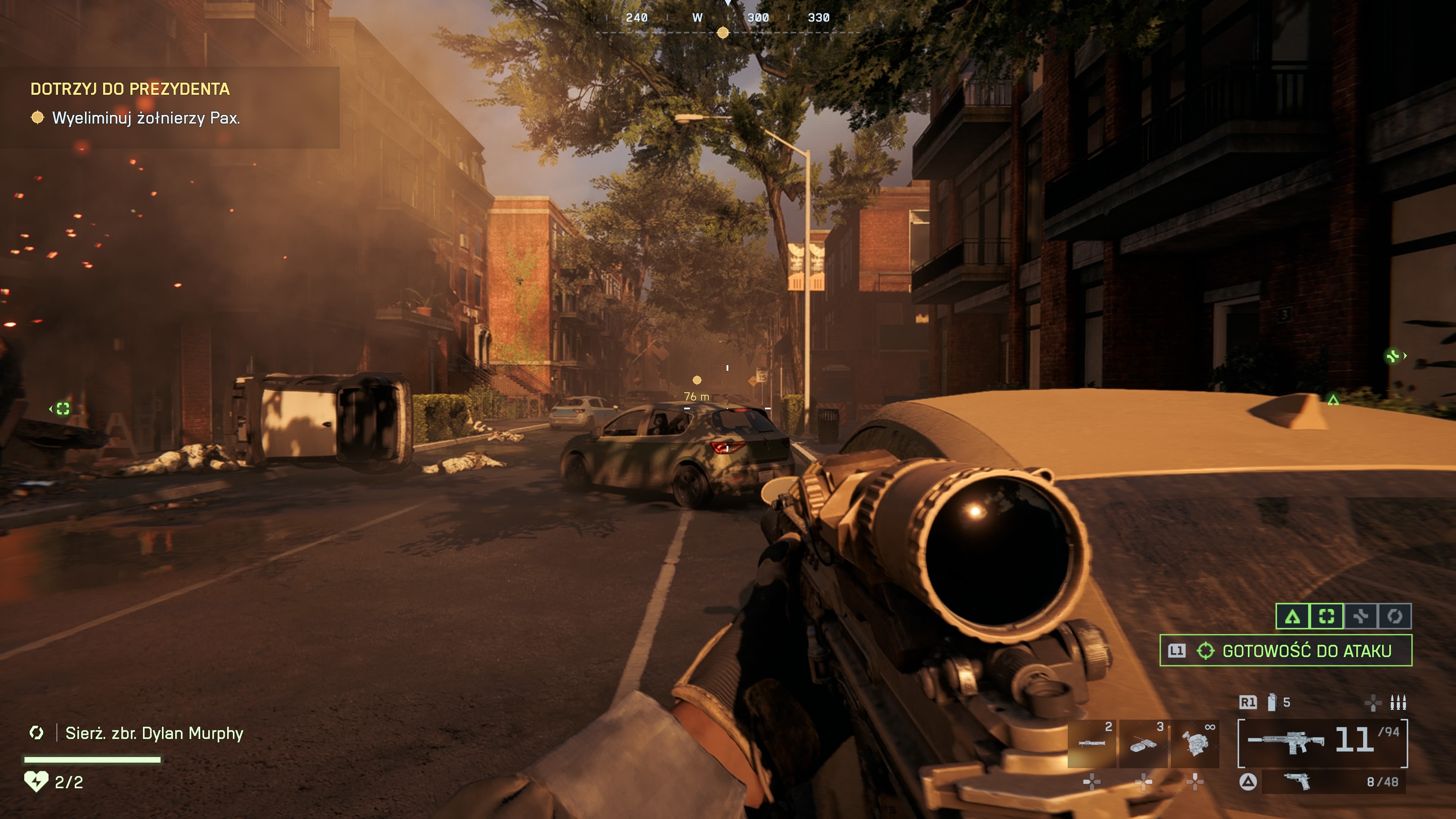This screenshot has height=819, width=1456.
Task: Select the rocket launcher gadget slot
Action: (x=1092, y=743)
